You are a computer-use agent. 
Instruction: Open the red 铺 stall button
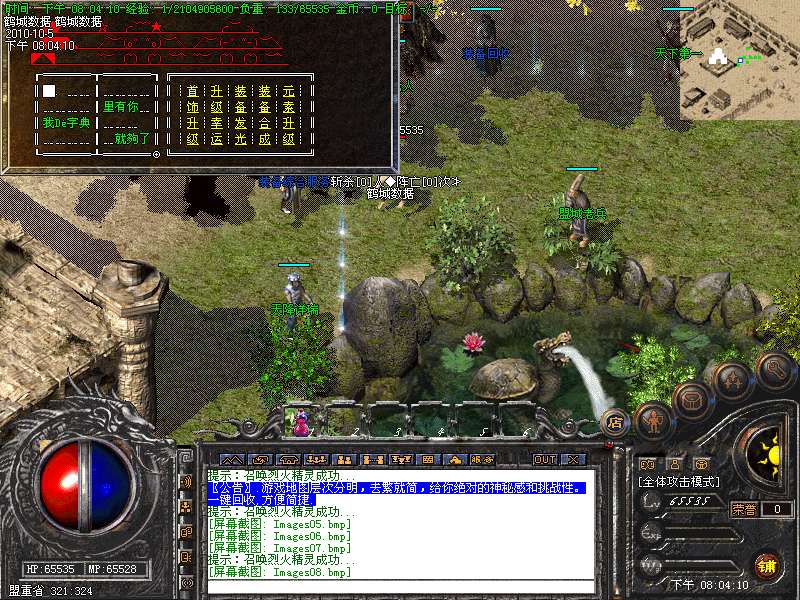[767, 565]
